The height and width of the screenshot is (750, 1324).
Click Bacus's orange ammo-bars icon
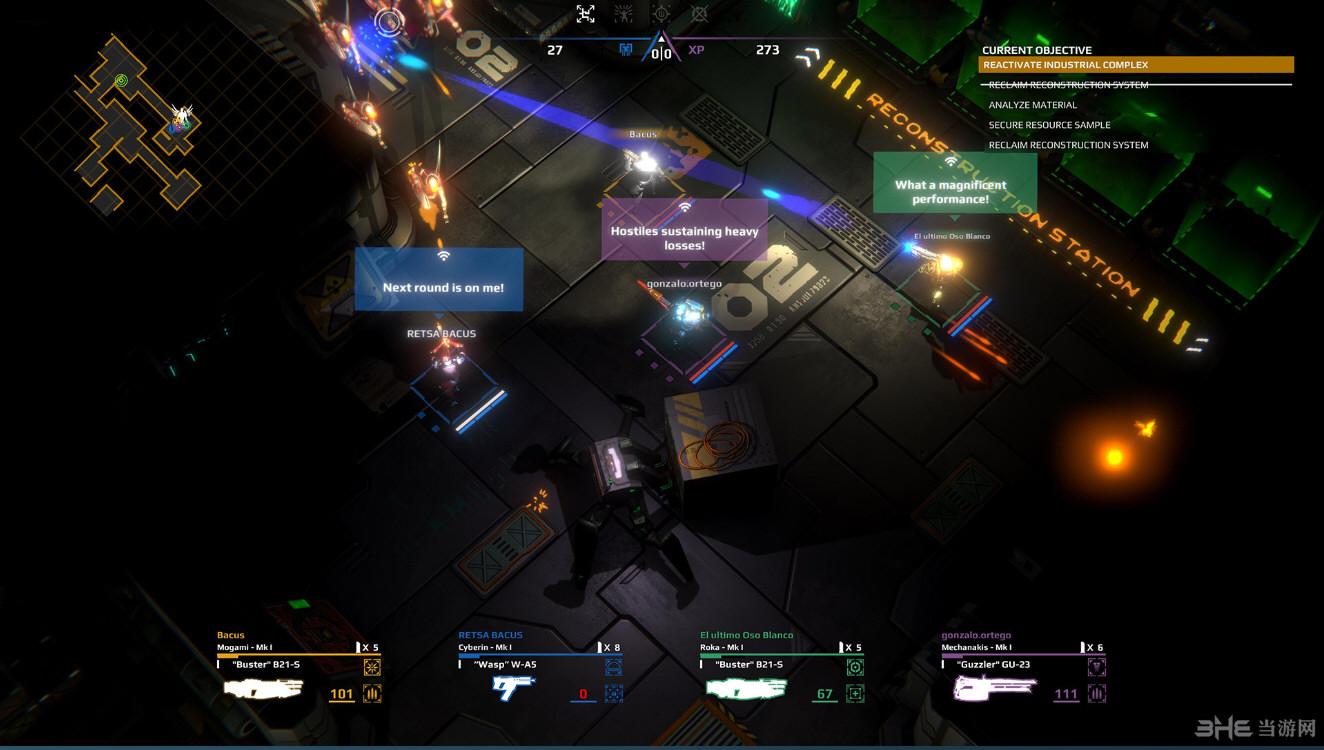(372, 693)
